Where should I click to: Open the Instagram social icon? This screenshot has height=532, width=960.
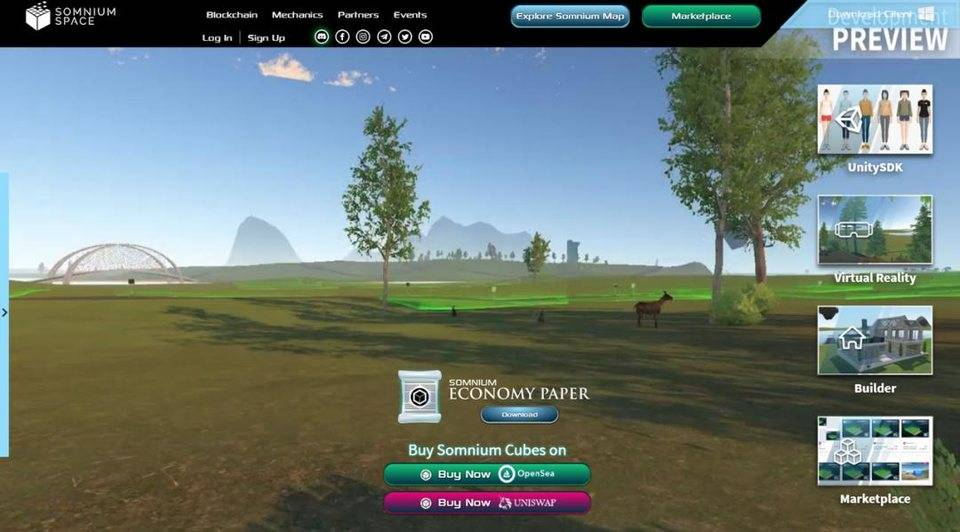point(363,37)
